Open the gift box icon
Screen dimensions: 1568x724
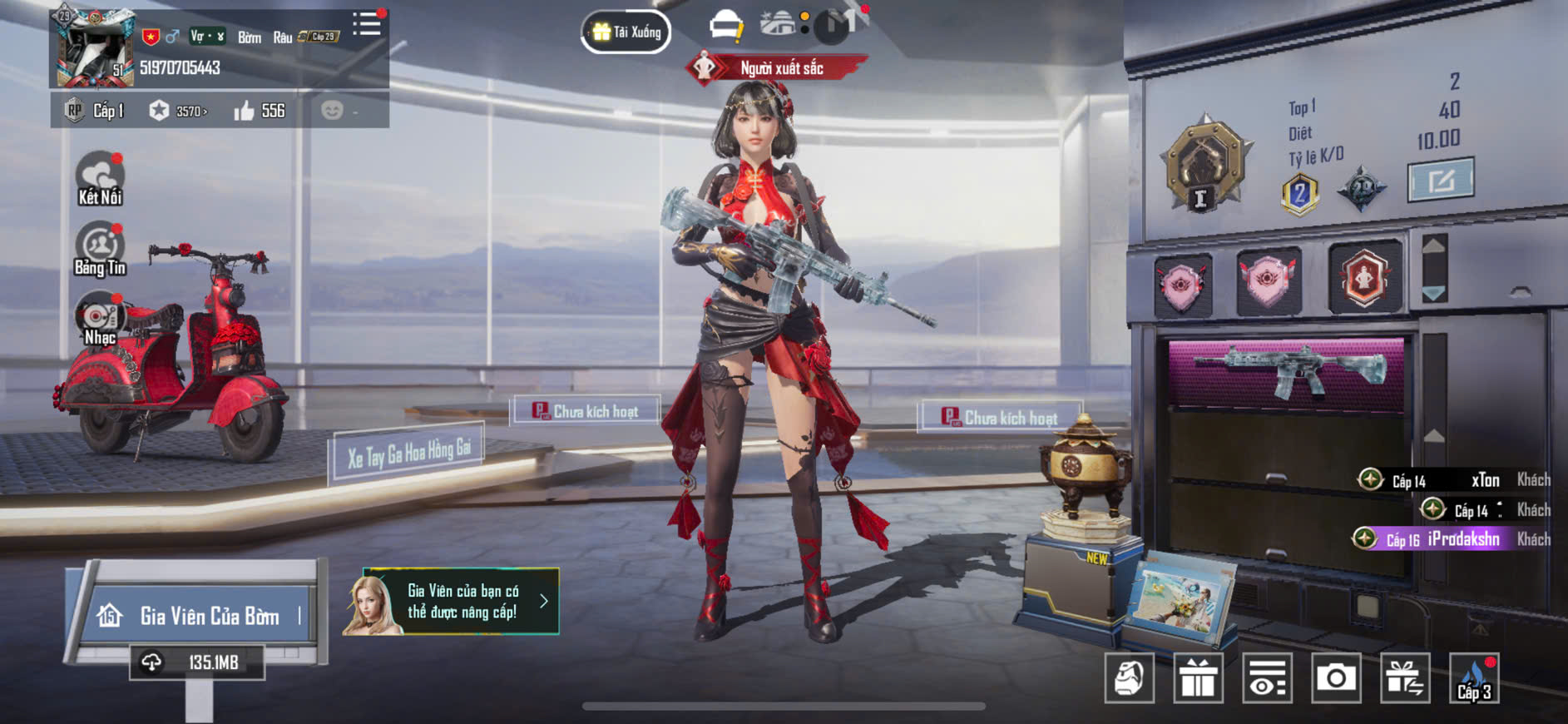click(1198, 679)
